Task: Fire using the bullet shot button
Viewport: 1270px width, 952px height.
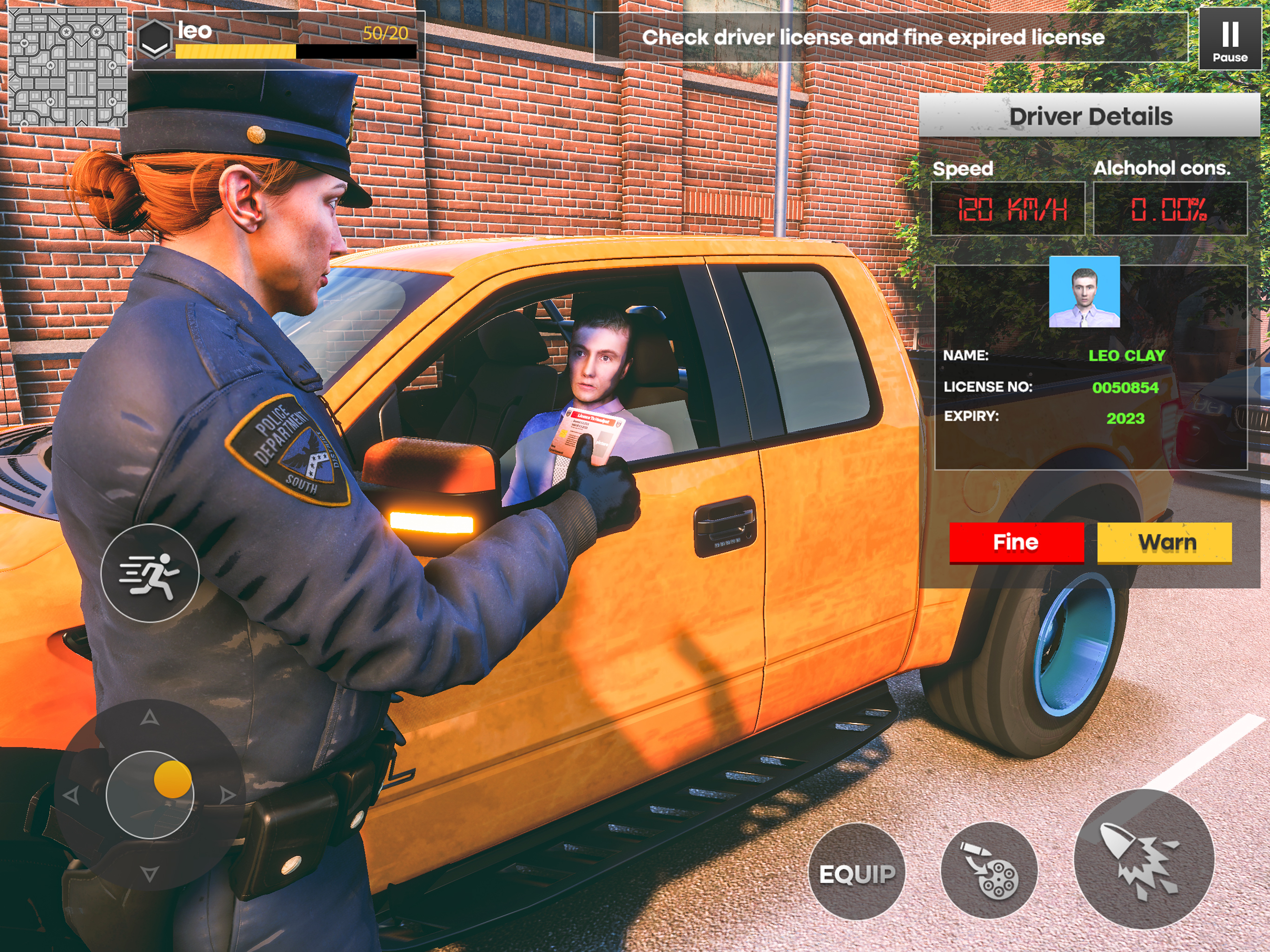Action: point(1144,859)
